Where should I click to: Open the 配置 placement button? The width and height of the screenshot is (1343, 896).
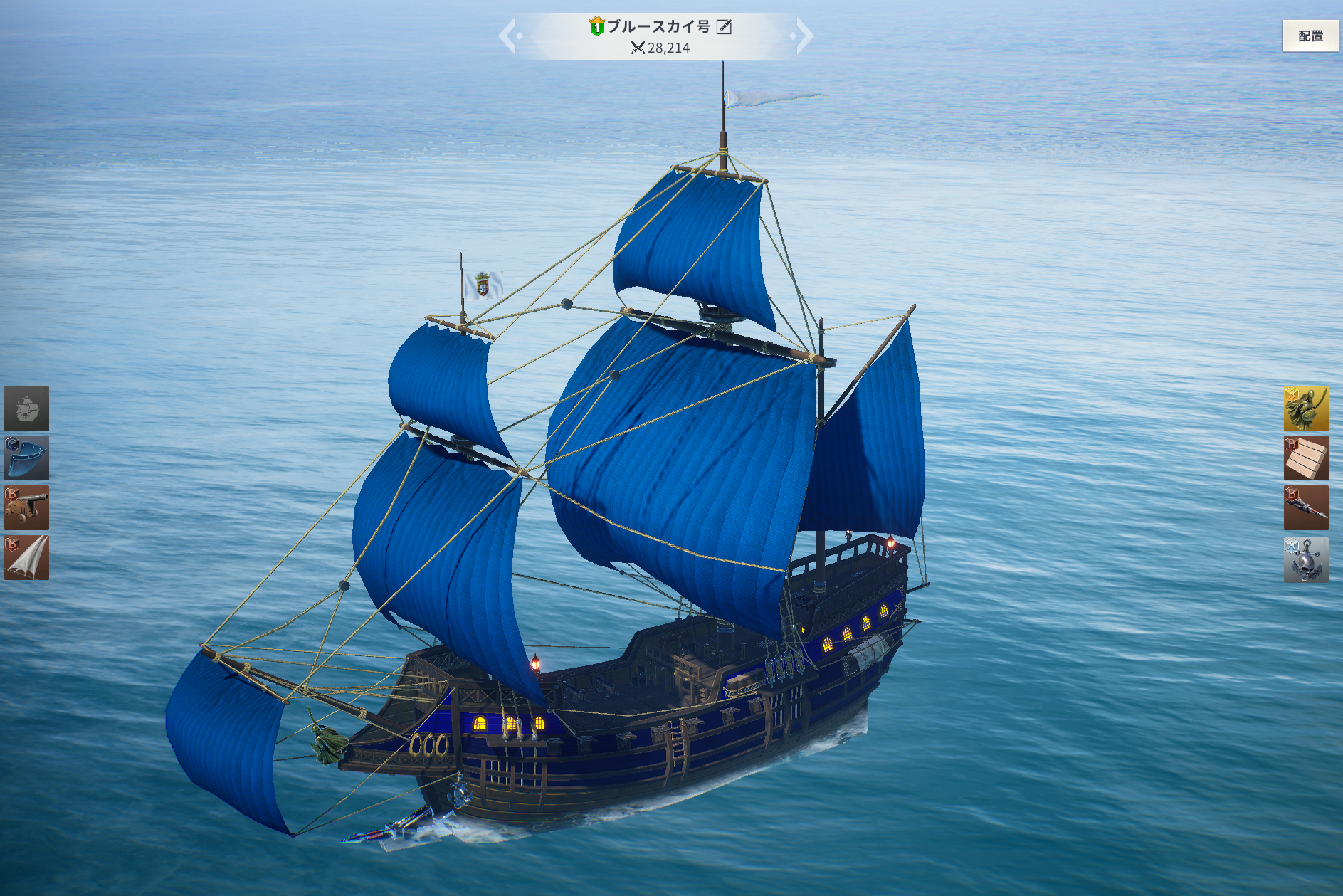click(x=1310, y=36)
